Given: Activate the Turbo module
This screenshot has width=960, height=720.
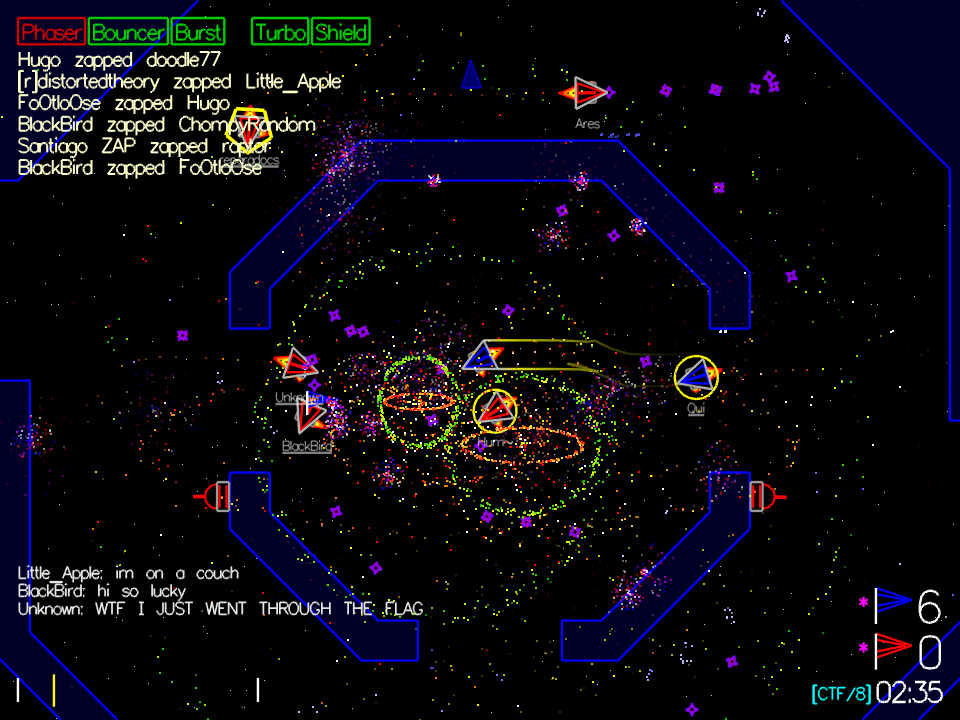Looking at the screenshot, I should [x=281, y=32].
